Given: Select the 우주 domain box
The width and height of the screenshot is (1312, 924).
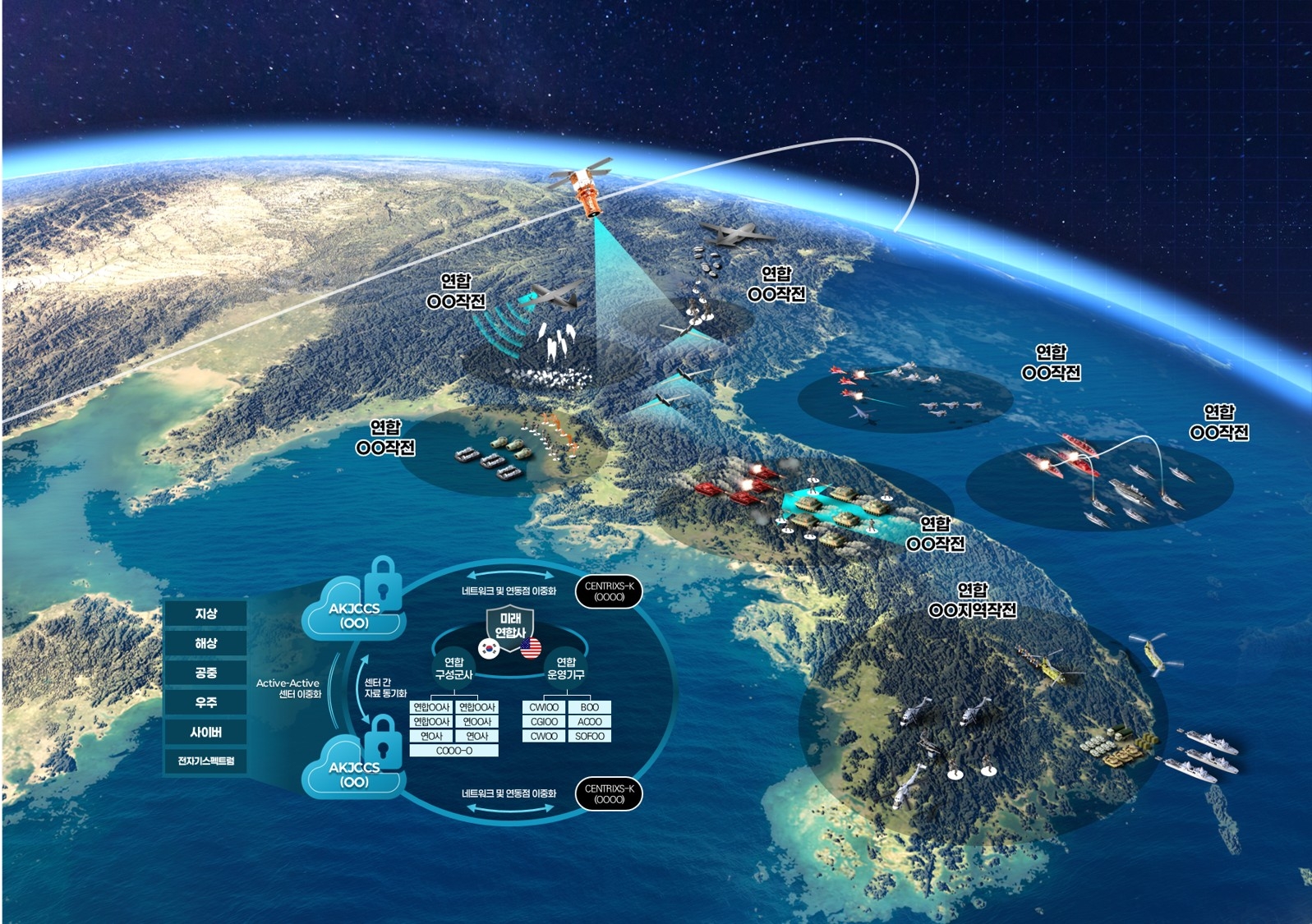Looking at the screenshot, I should [x=205, y=702].
